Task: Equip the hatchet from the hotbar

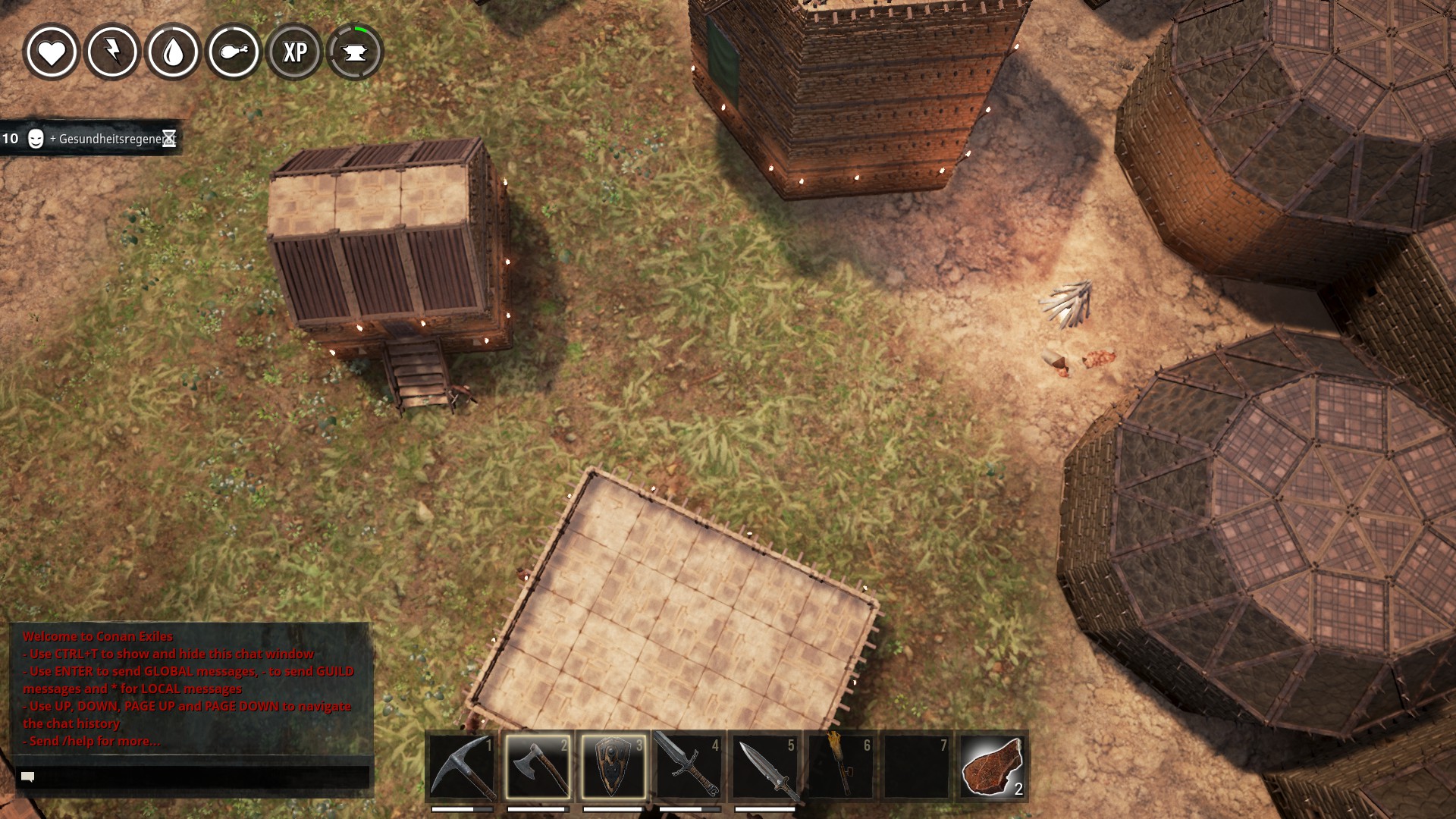Action: point(538,767)
